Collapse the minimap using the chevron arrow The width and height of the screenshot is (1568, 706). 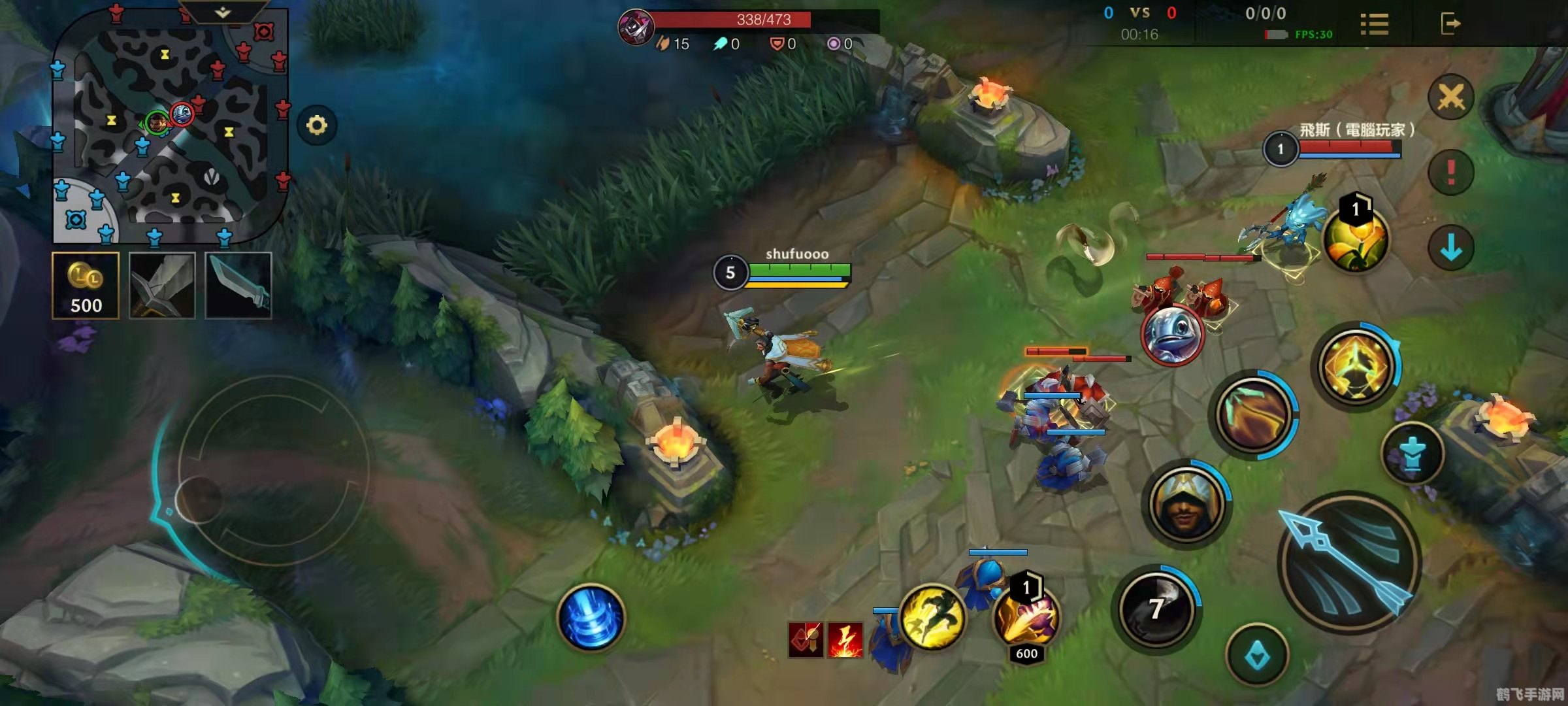click(223, 12)
